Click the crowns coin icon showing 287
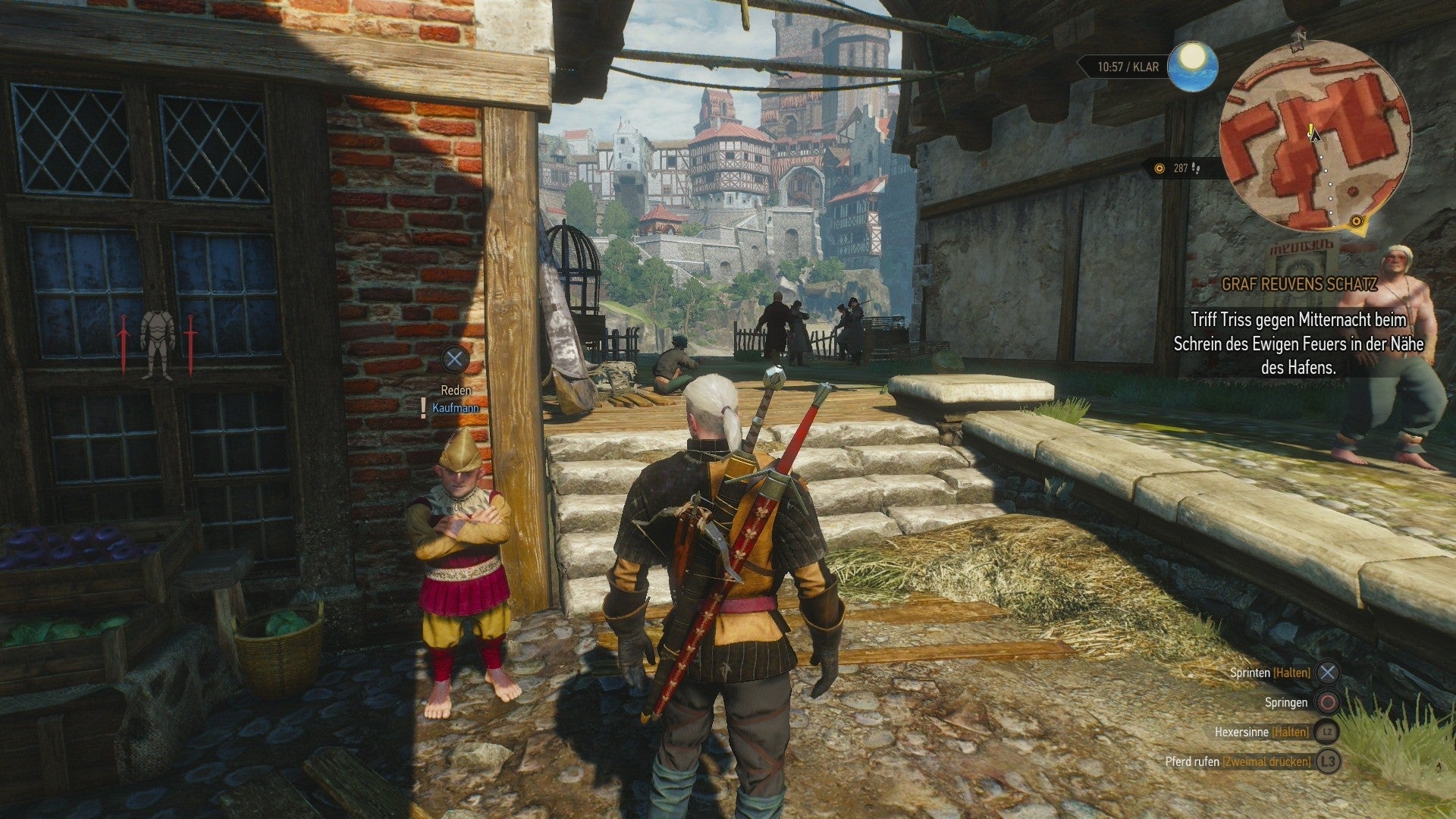This screenshot has width=1456, height=819. coord(1160,168)
